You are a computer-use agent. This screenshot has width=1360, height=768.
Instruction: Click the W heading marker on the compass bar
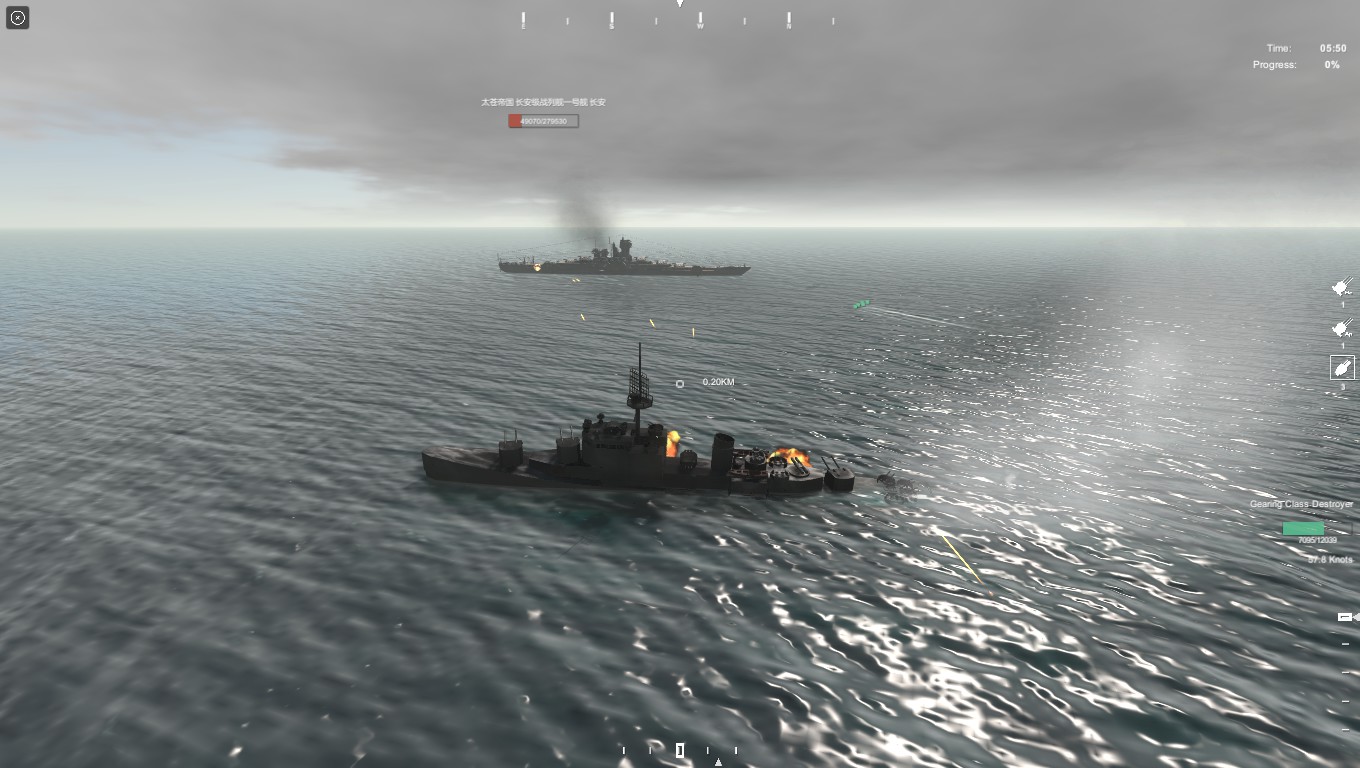[698, 19]
